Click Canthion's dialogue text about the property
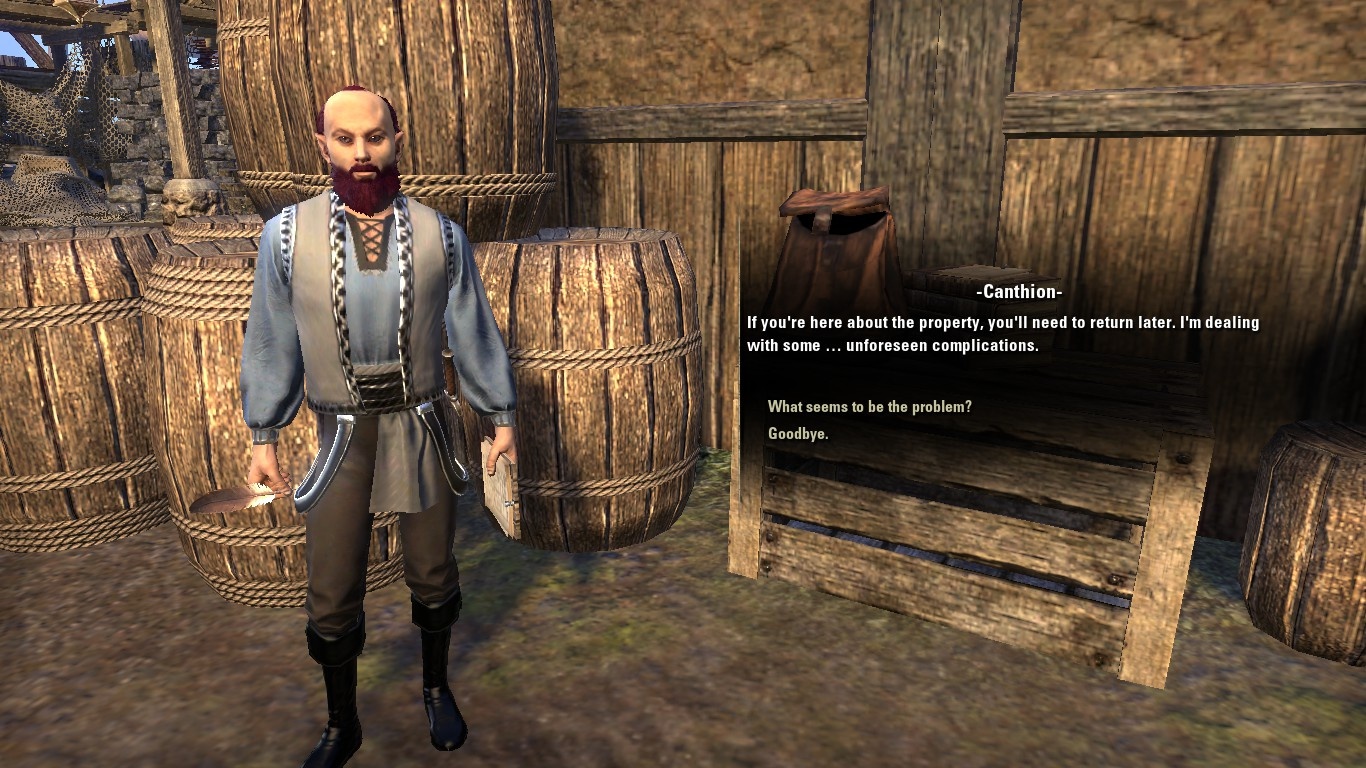Viewport: 1366px width, 768px height. tap(1000, 333)
